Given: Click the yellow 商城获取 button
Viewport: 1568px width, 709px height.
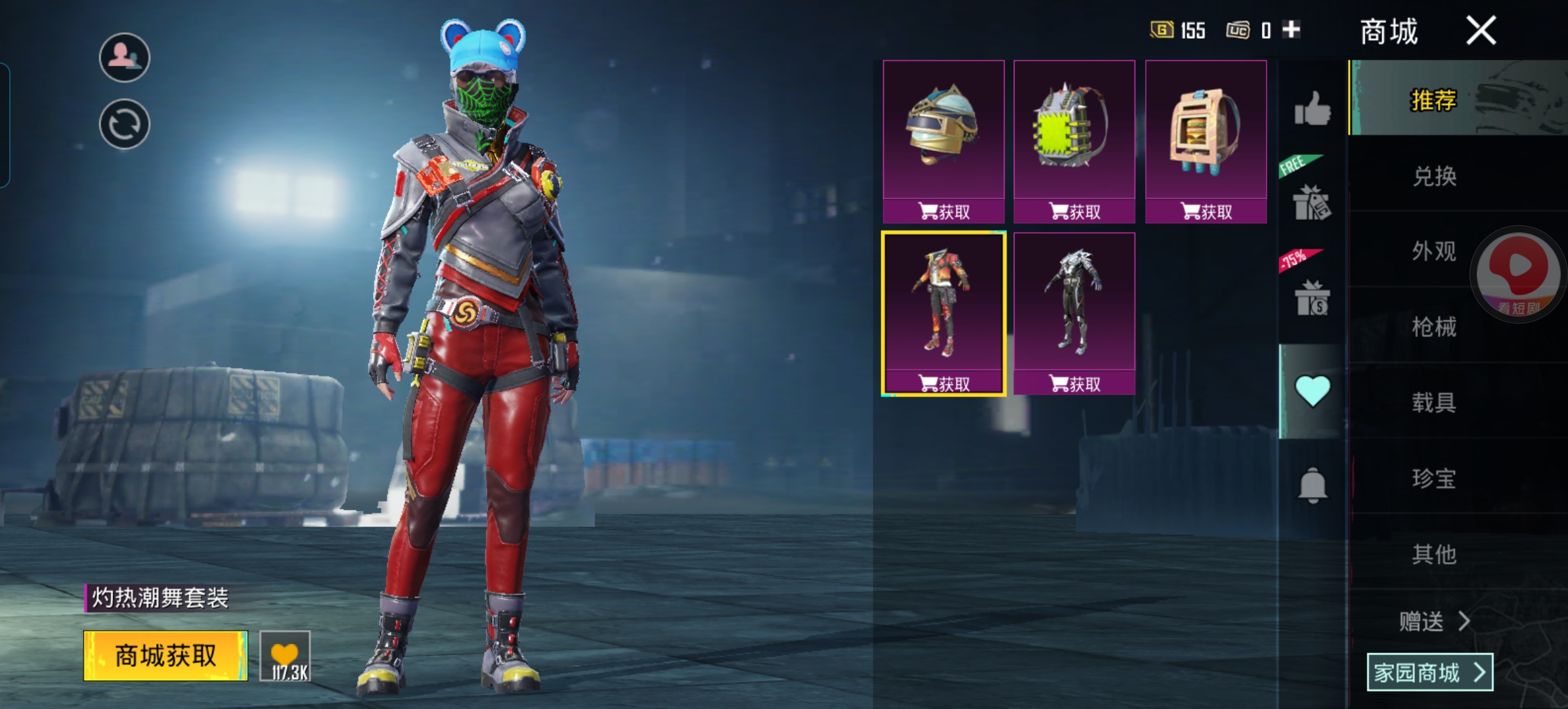Looking at the screenshot, I should tap(165, 655).
